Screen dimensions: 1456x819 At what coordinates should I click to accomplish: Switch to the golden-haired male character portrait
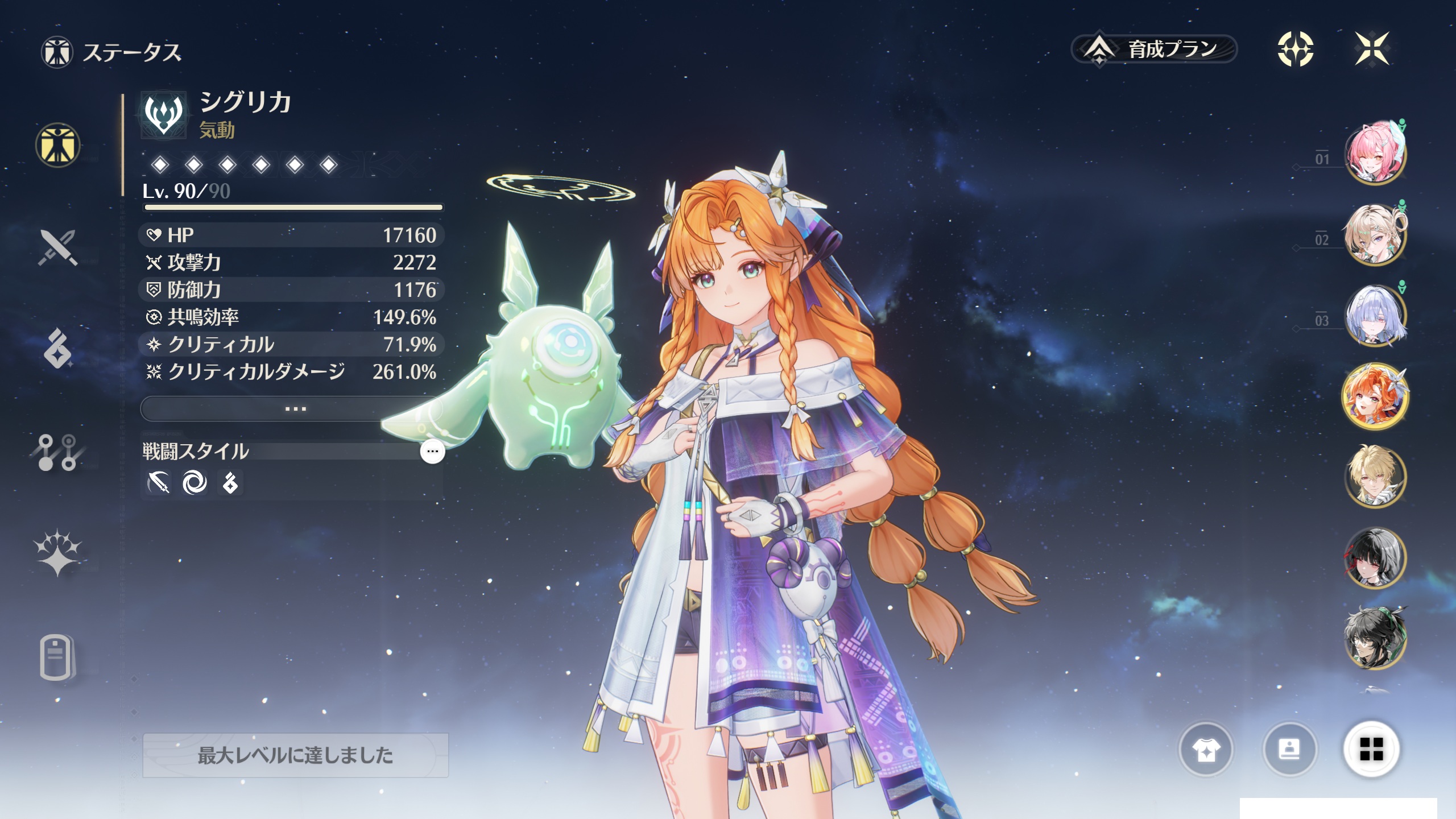coord(1374,477)
